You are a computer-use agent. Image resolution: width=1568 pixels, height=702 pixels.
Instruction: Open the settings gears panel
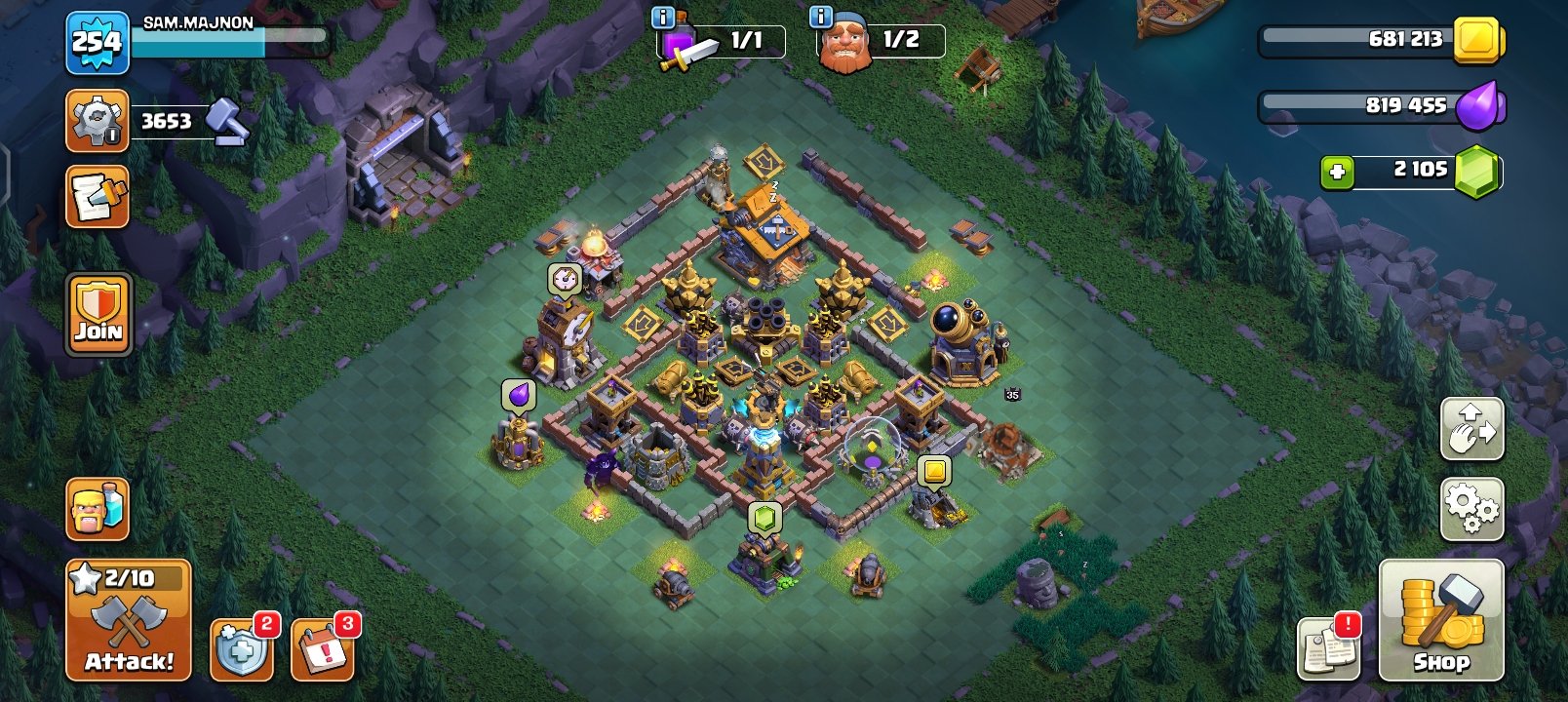1473,506
